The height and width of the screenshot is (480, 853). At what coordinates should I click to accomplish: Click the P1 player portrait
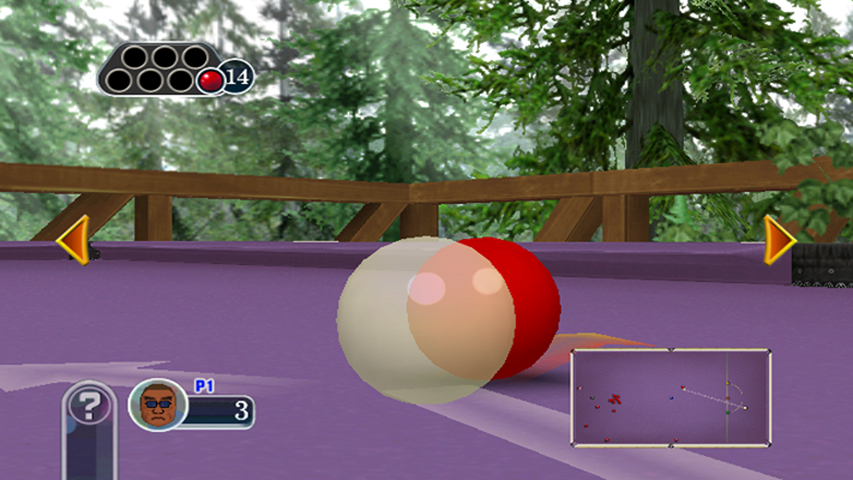(158, 405)
